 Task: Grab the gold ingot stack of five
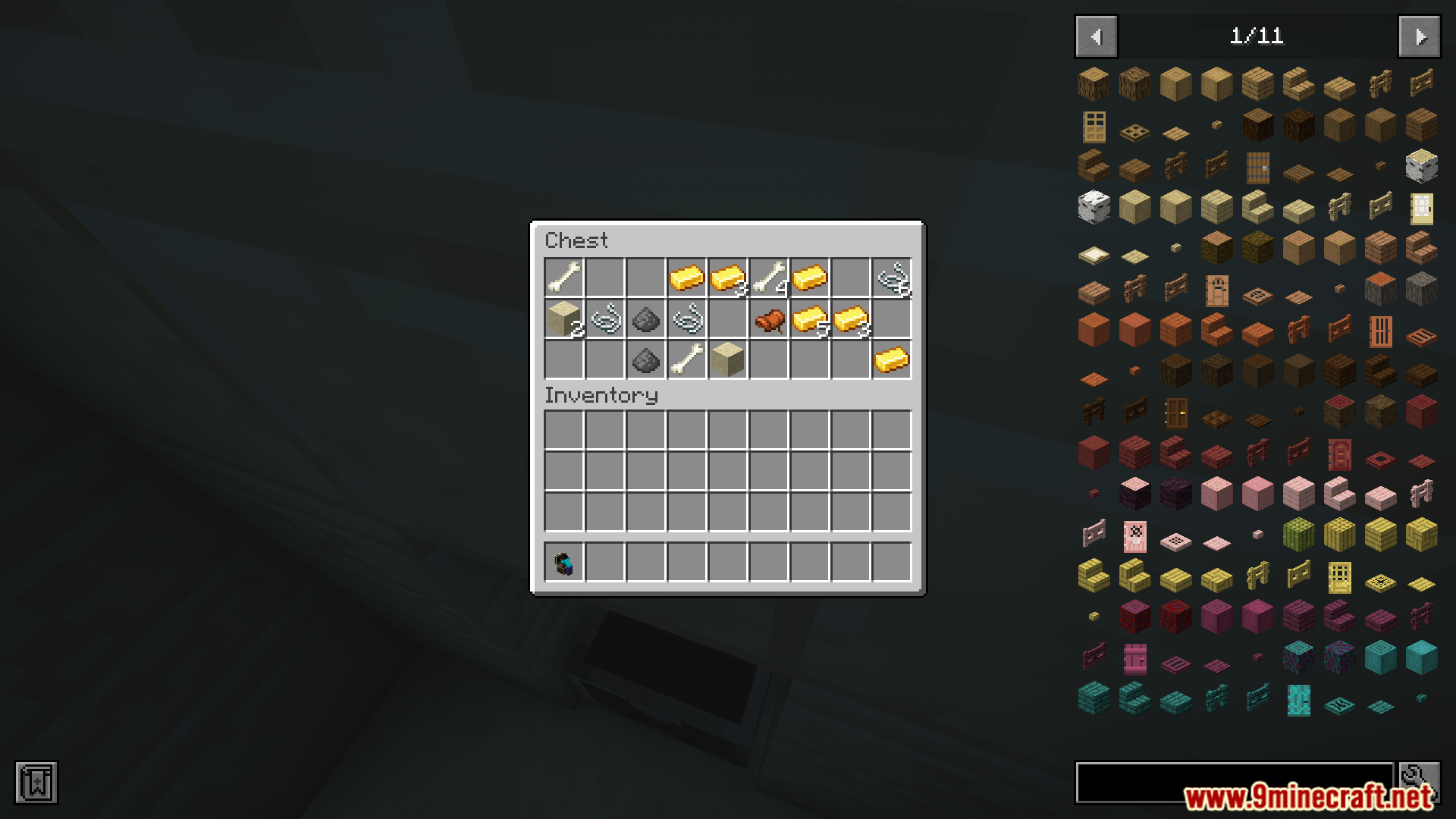(808, 319)
